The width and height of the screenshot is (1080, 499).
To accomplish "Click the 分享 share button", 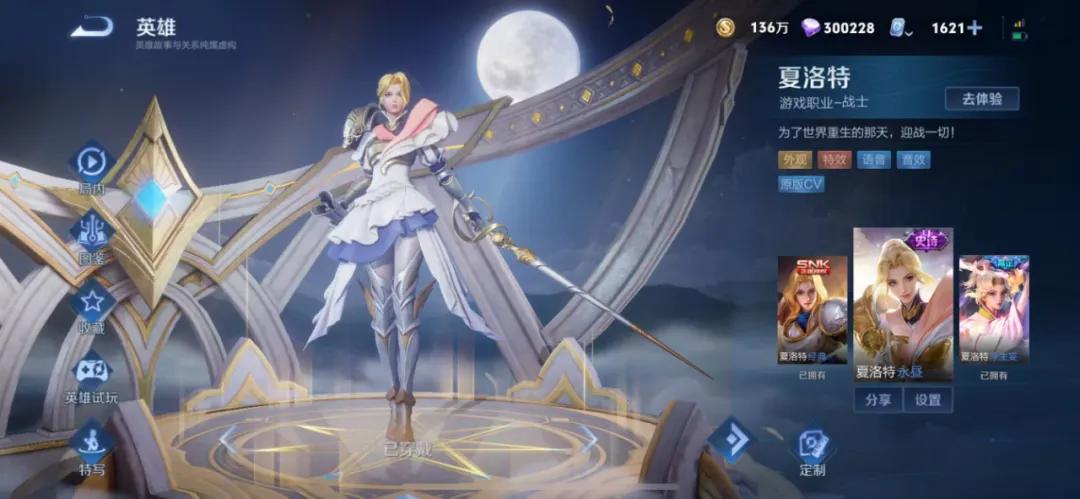I will 877,399.
